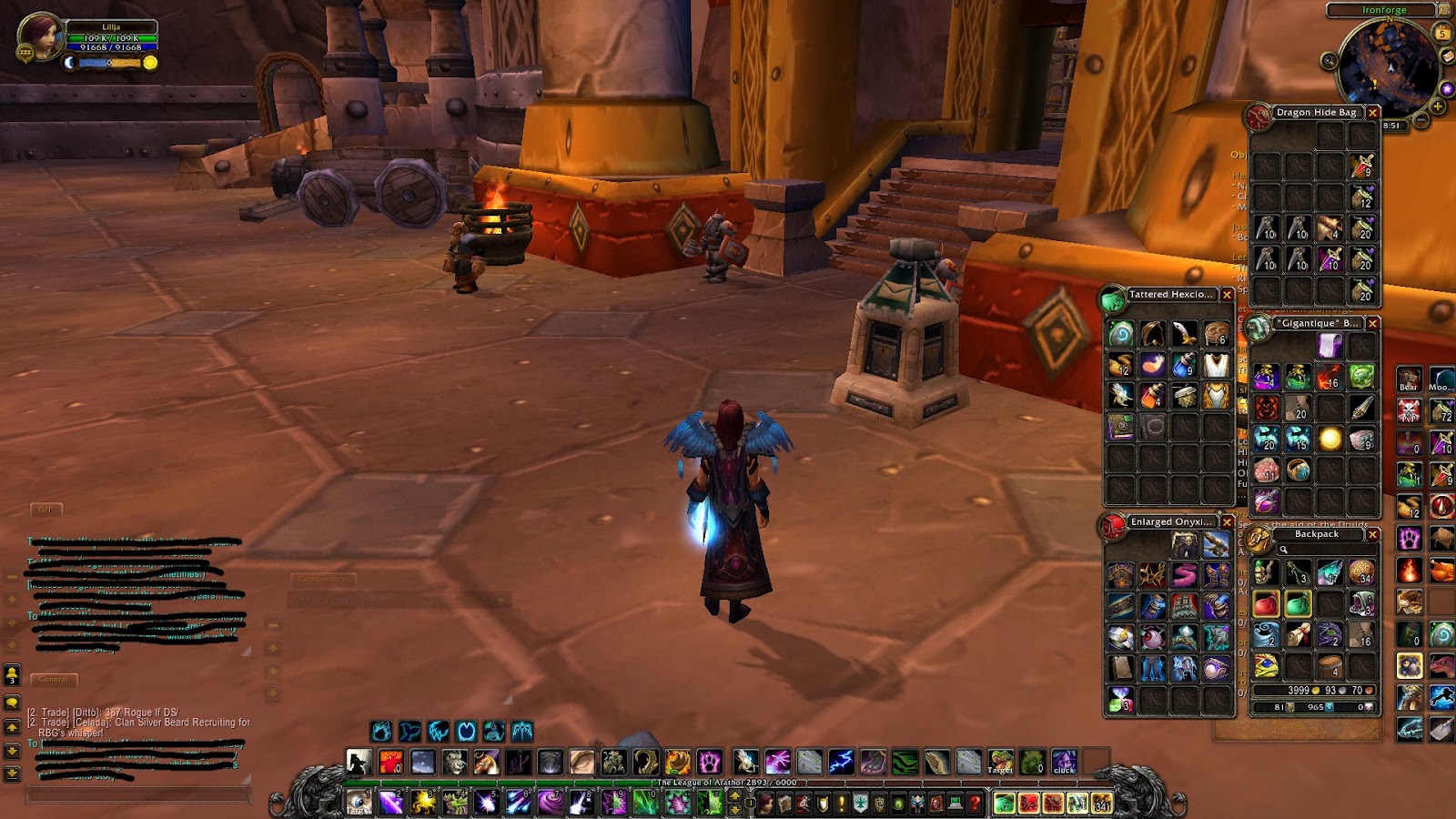Switch to the General chat tab
Viewport: 1456px width, 819px height.
pyautogui.click(x=55, y=679)
